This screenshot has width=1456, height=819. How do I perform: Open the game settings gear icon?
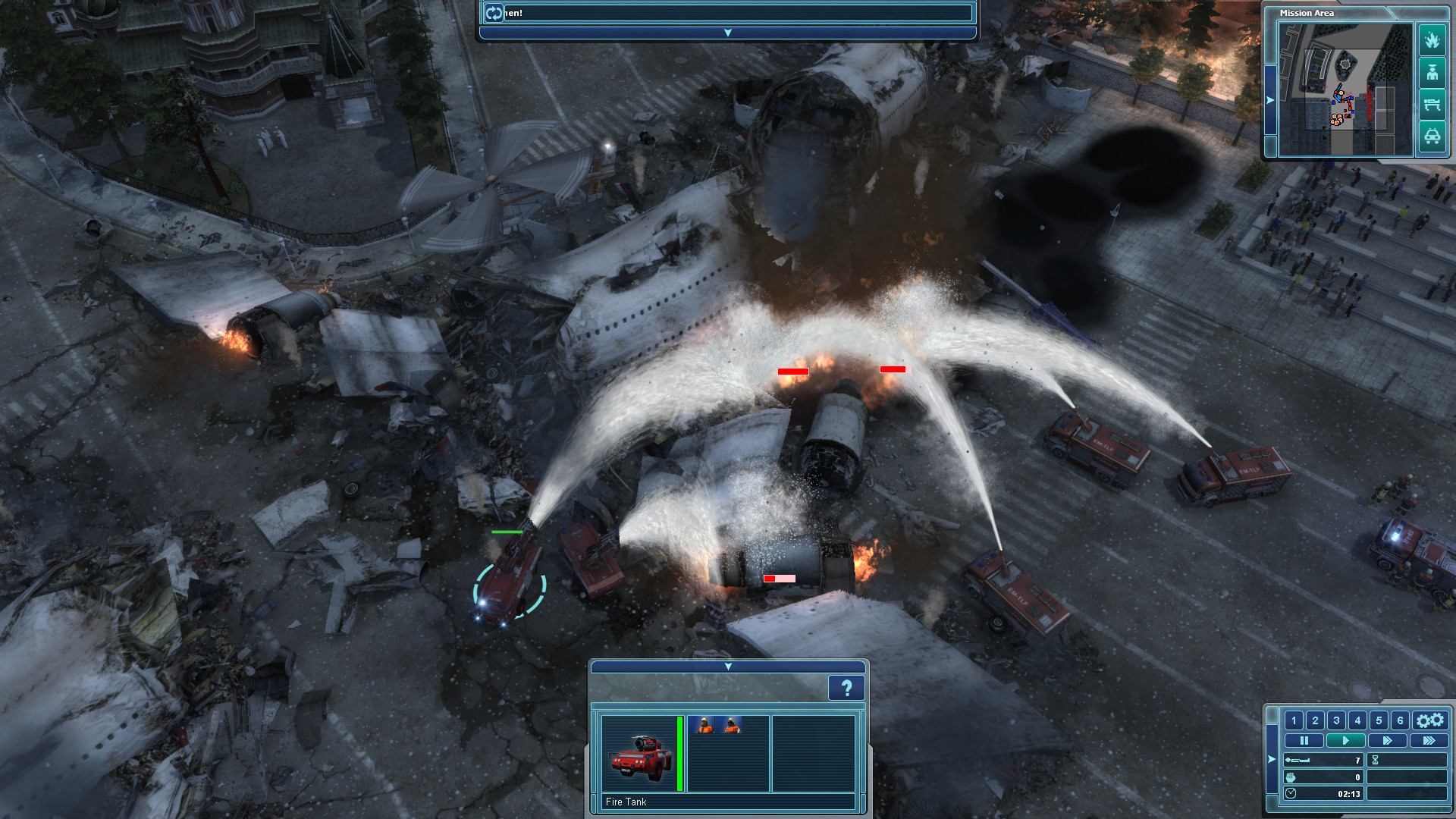1430,720
